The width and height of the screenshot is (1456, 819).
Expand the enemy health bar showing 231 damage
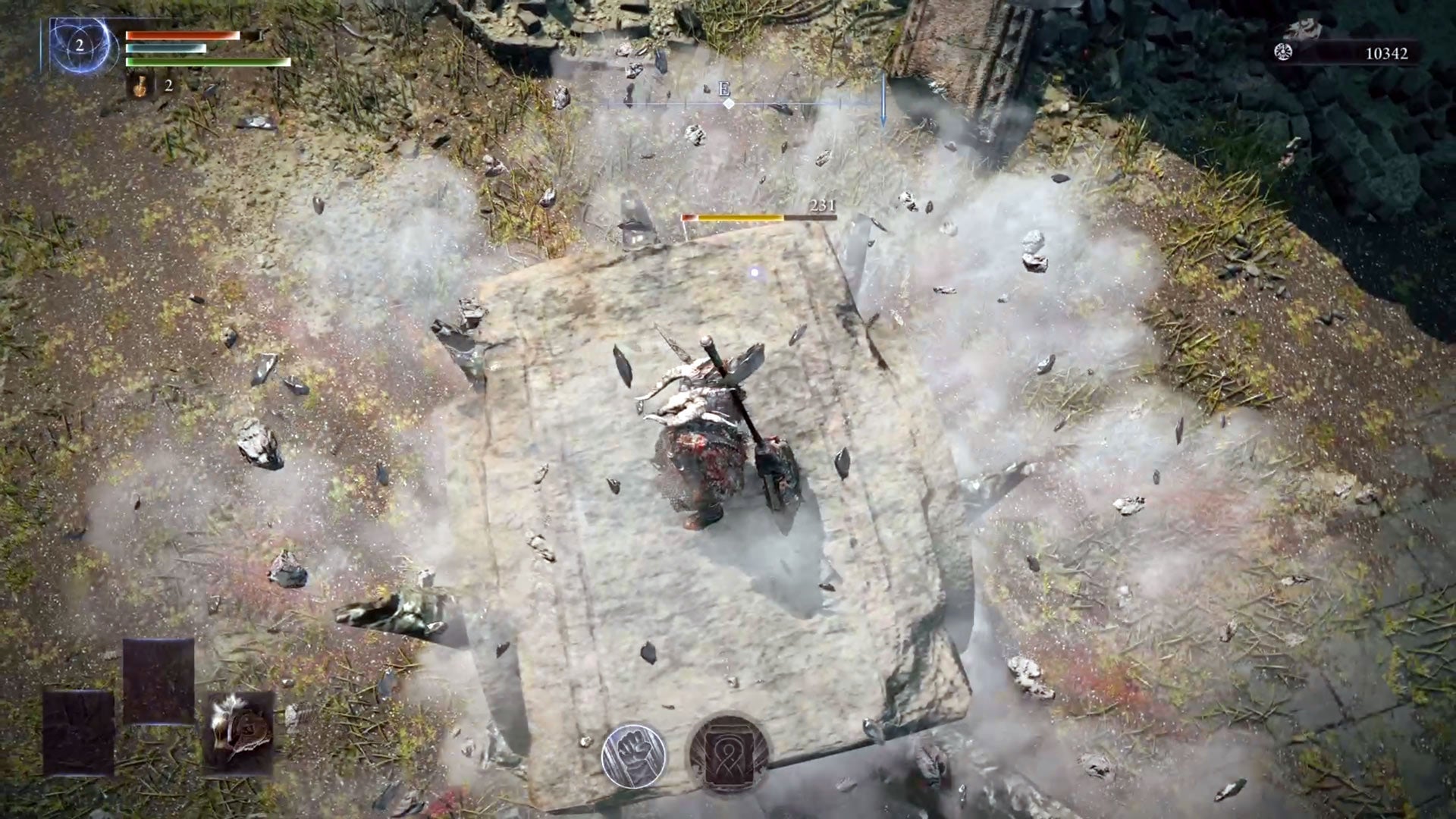coord(758,216)
